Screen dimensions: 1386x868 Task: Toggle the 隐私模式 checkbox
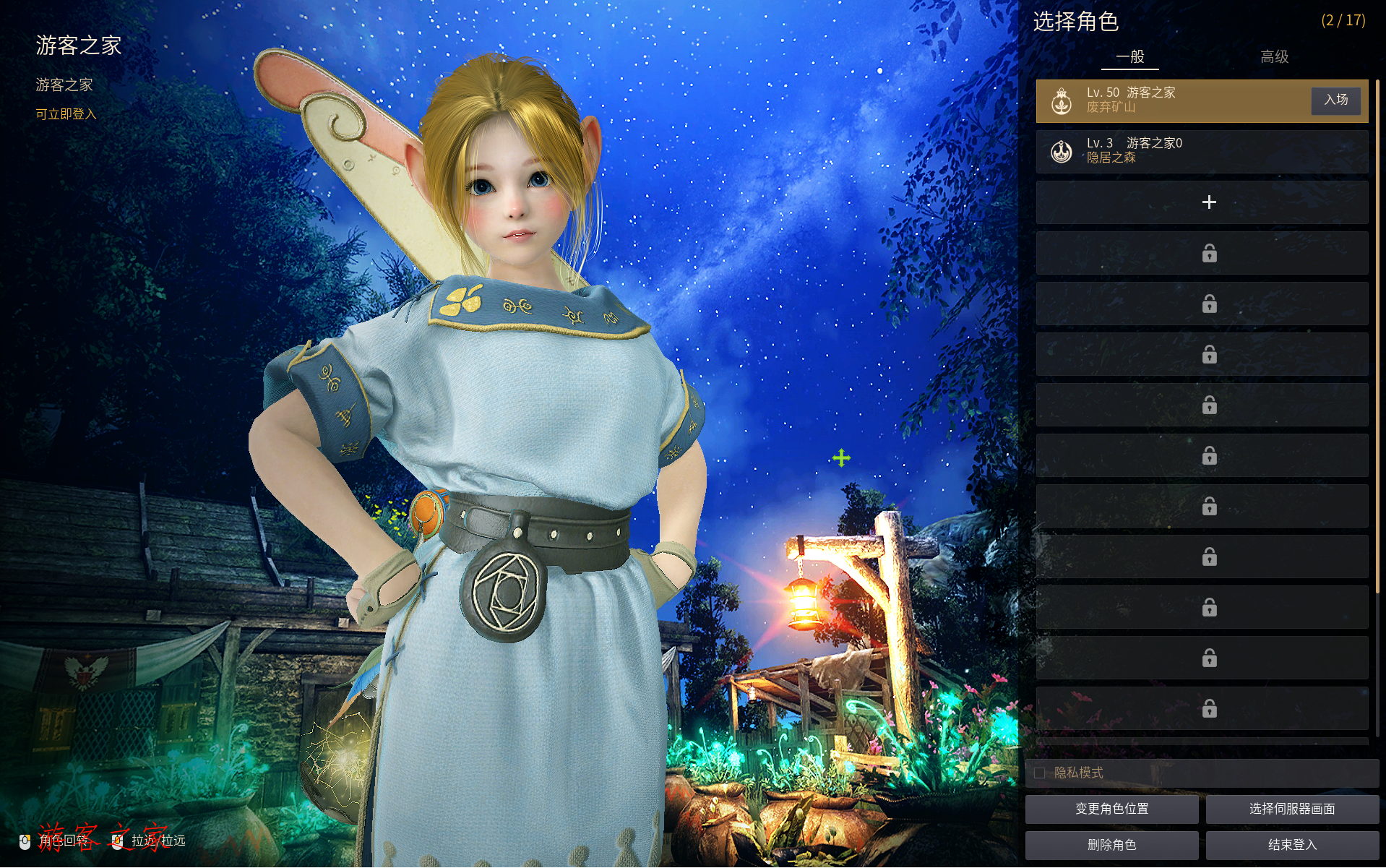pos(1039,773)
